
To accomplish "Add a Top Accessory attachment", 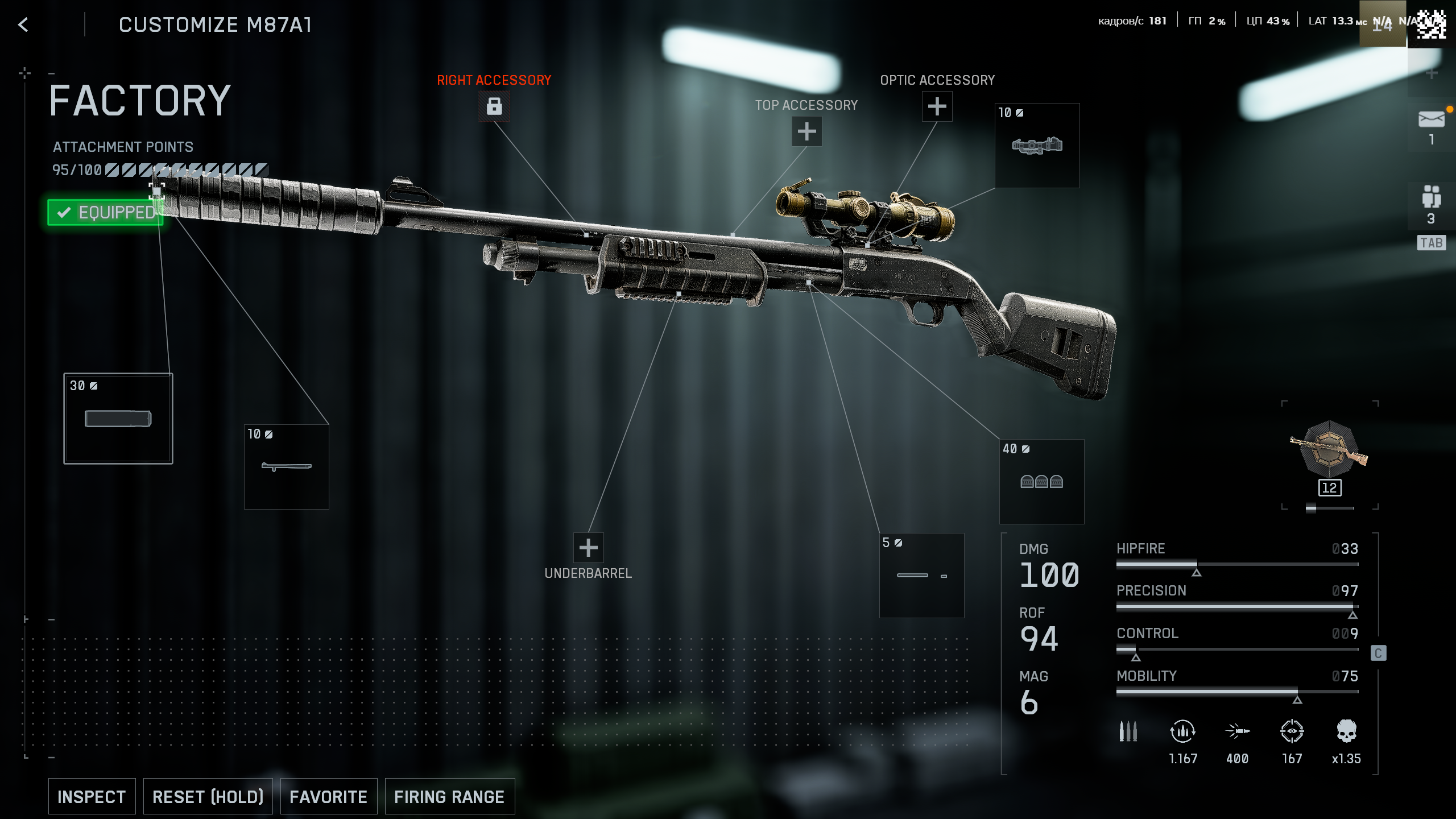I will (x=806, y=131).
